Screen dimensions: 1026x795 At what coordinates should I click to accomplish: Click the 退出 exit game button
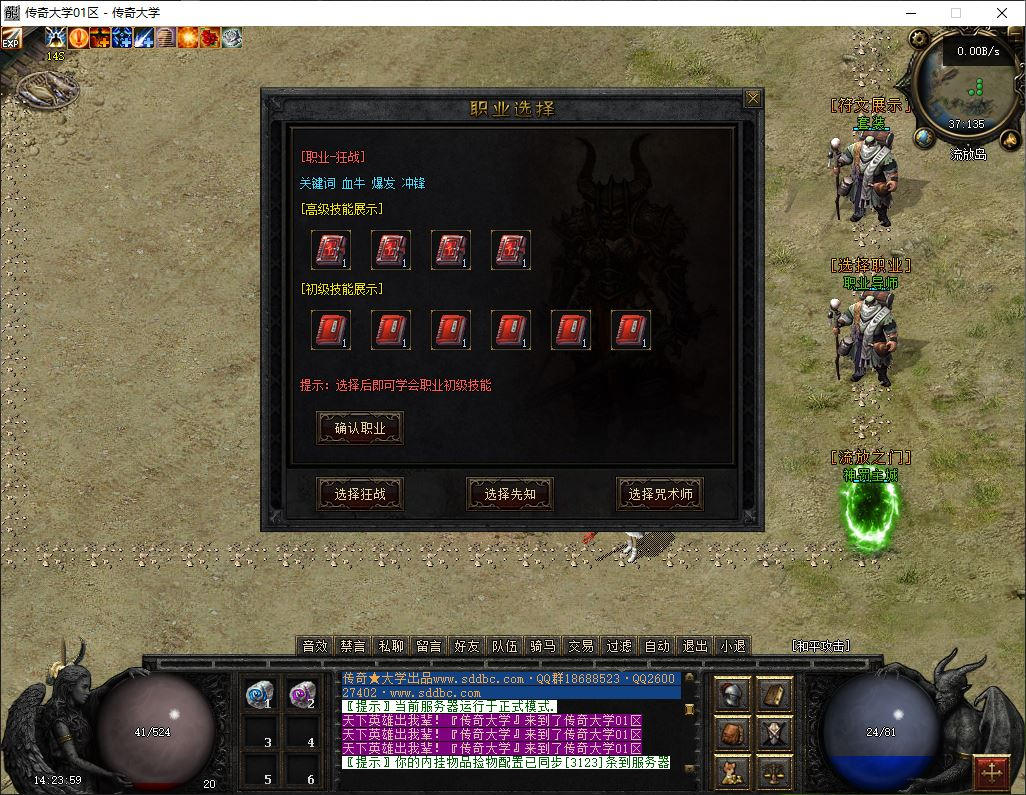[695, 646]
